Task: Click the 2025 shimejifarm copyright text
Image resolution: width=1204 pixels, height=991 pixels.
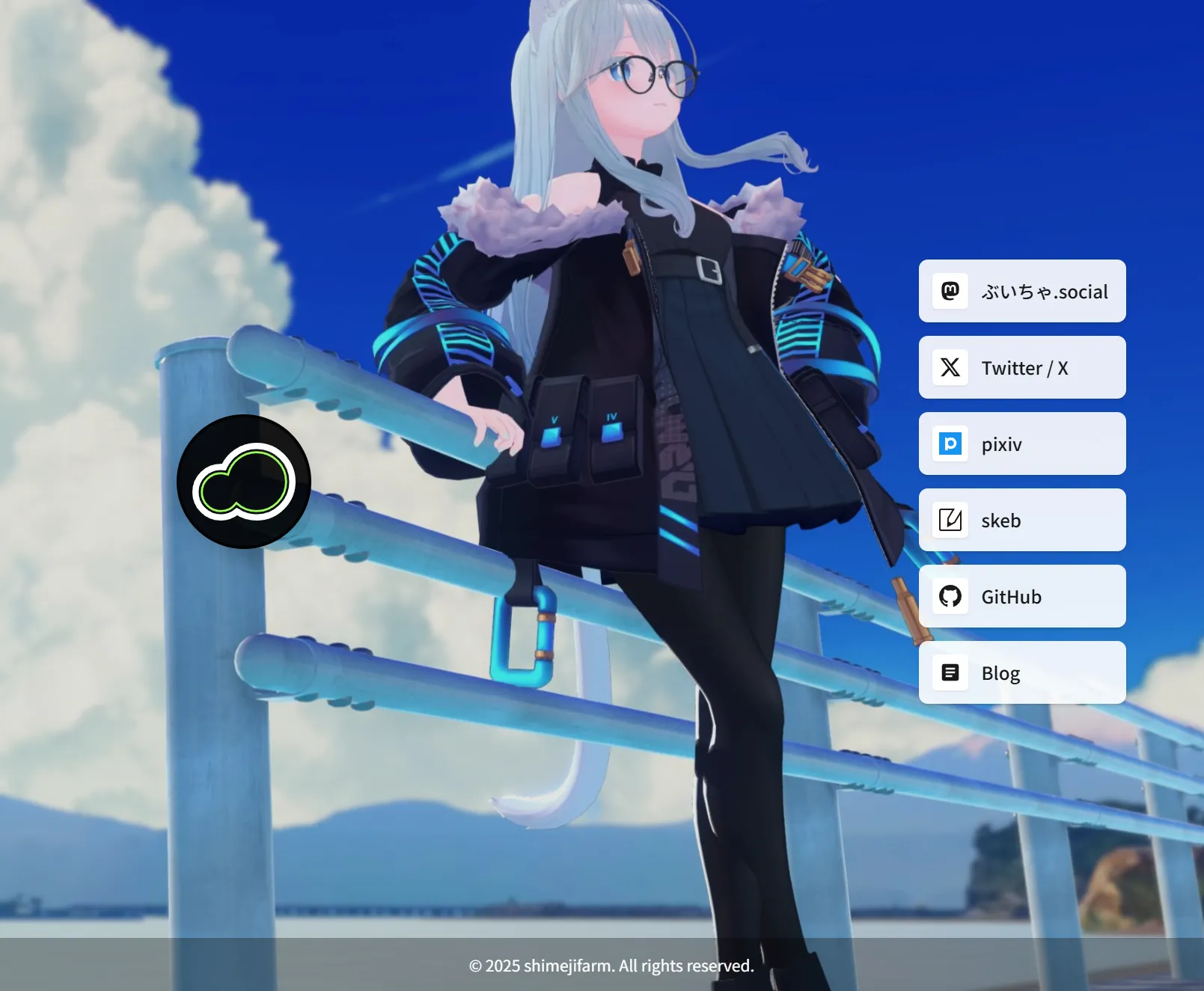Action: 611,966
